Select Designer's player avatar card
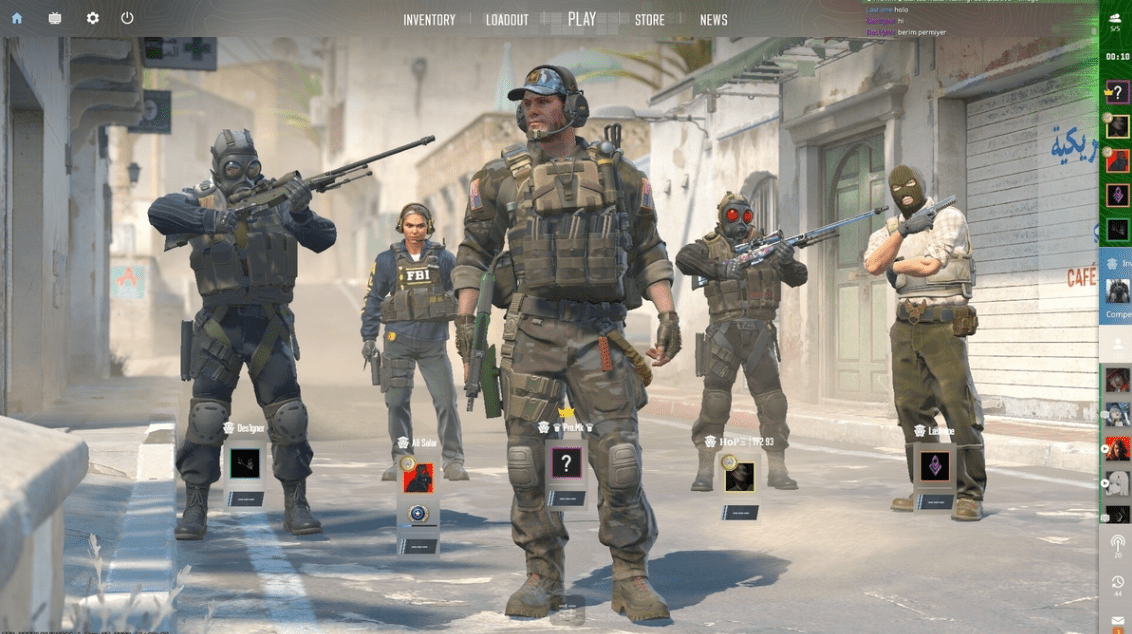 (245, 463)
